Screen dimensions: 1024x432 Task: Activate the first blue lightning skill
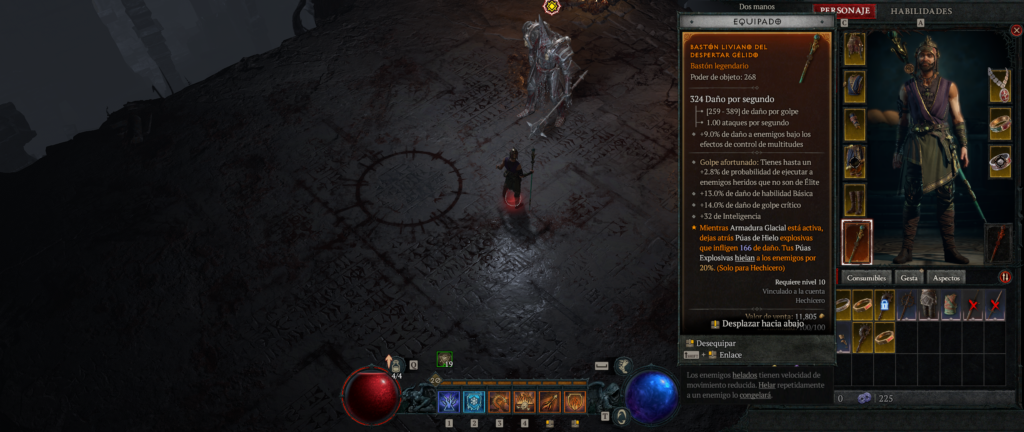448,402
